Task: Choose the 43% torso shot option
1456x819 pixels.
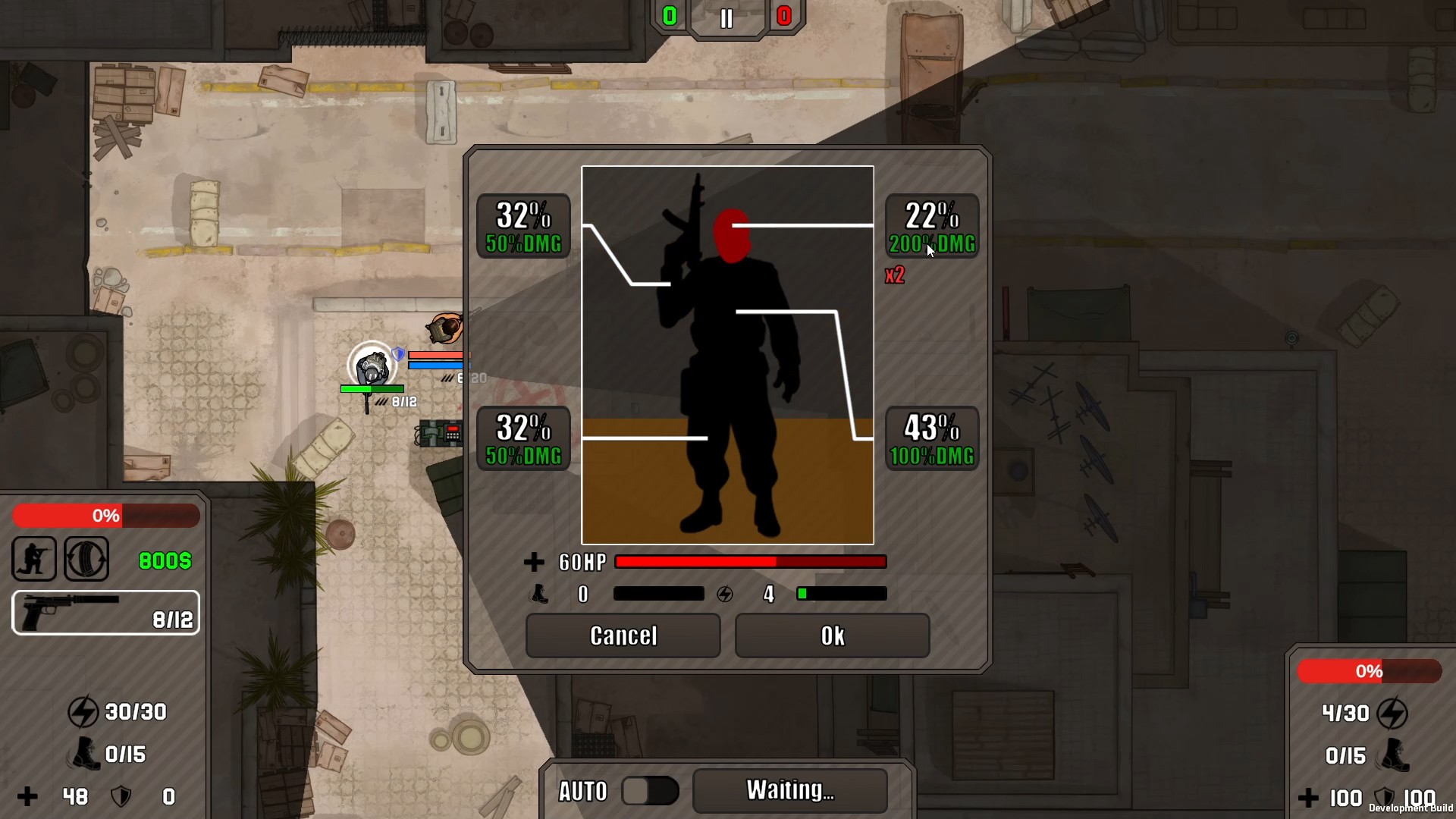Action: tap(932, 439)
